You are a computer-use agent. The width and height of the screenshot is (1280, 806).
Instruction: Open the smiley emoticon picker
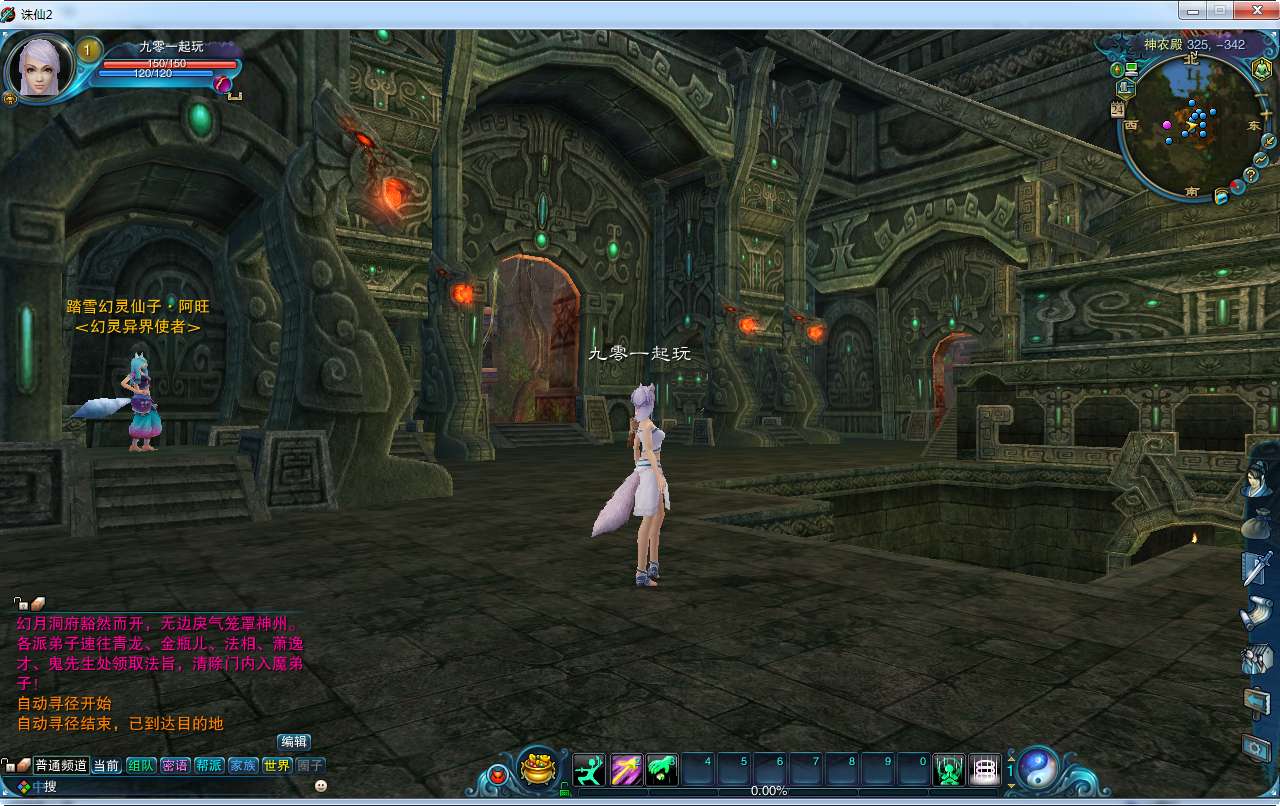pyautogui.click(x=321, y=786)
